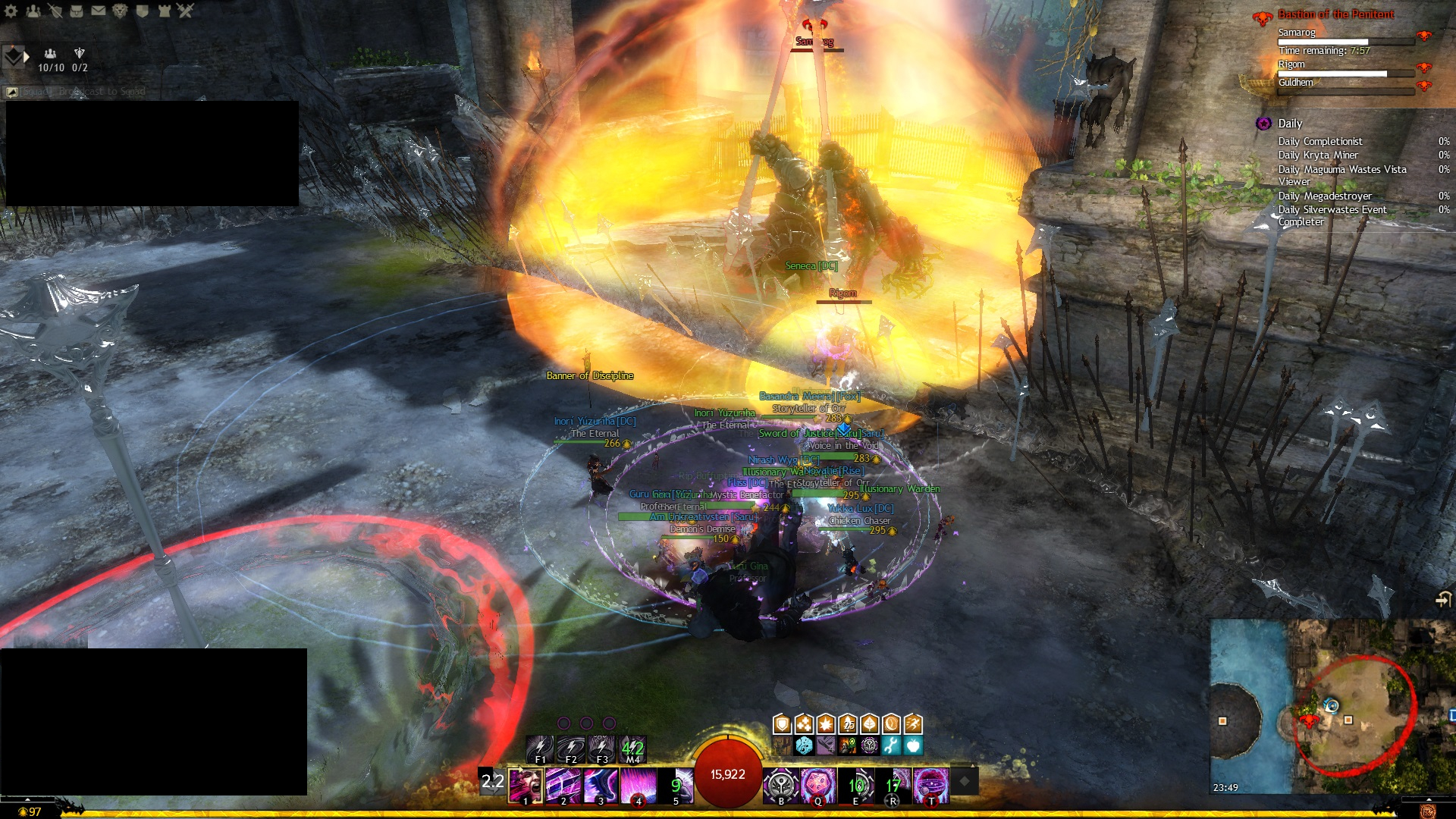Open the Daily achievements tracker header
Image resolution: width=1456 pixels, height=819 pixels.
click(x=1289, y=124)
